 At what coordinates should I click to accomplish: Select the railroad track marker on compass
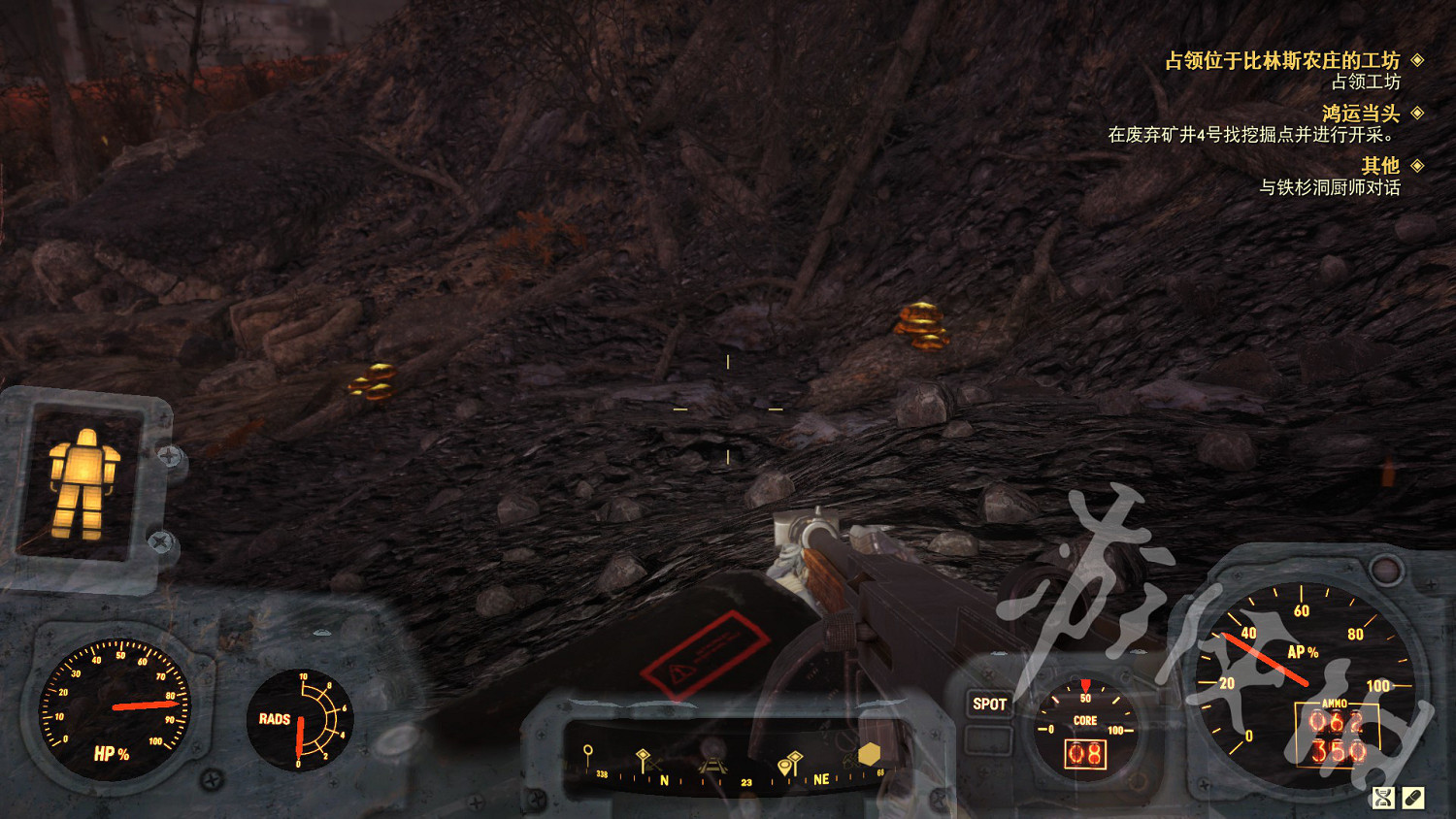[x=711, y=766]
